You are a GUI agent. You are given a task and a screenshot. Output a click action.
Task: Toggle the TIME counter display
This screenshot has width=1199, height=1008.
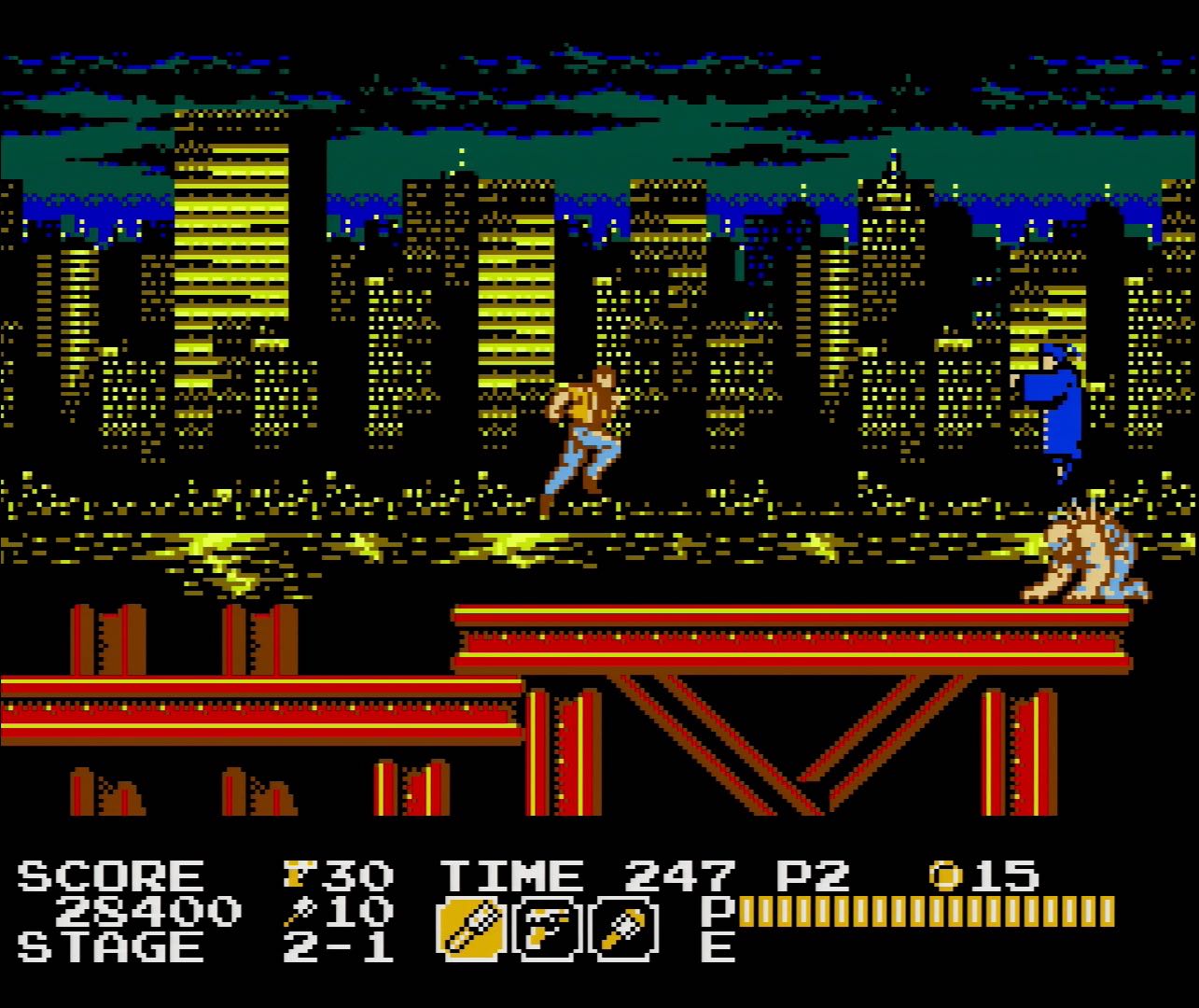(509, 875)
